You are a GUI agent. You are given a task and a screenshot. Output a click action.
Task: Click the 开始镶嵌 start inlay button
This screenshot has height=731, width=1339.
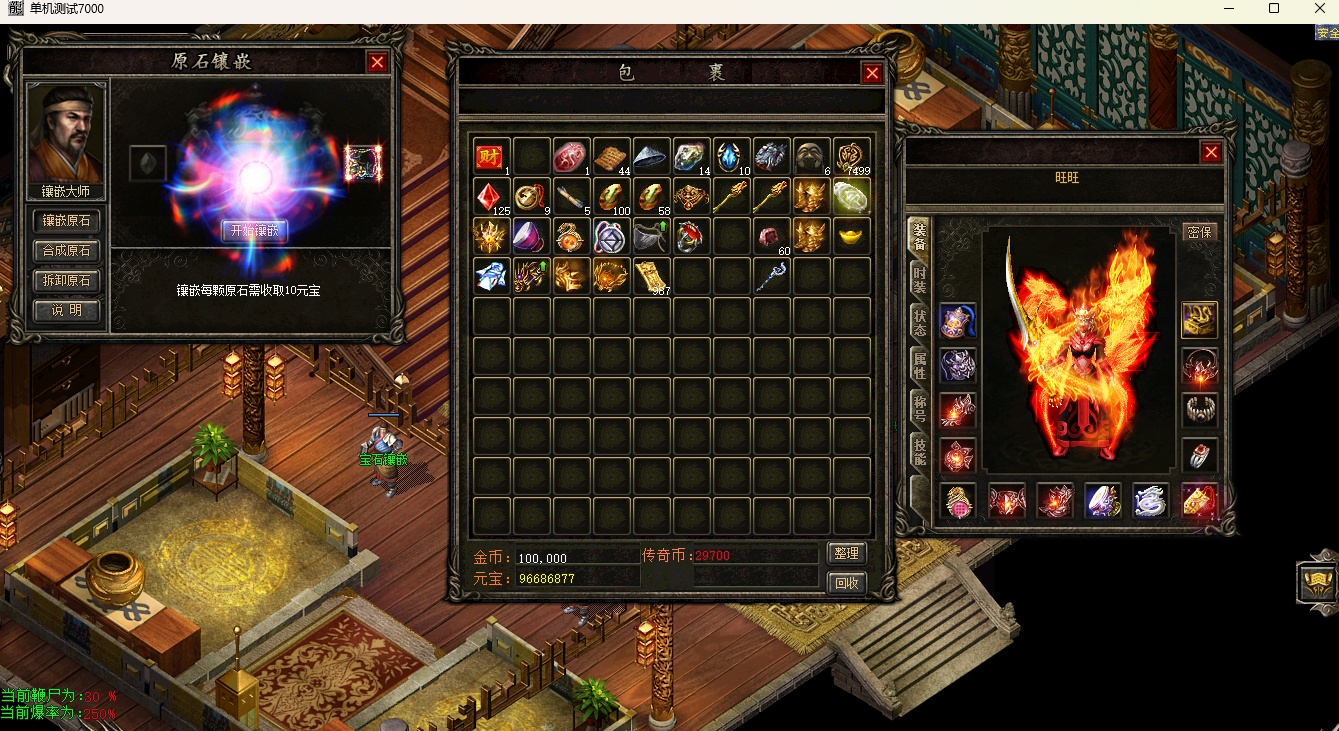tap(255, 230)
